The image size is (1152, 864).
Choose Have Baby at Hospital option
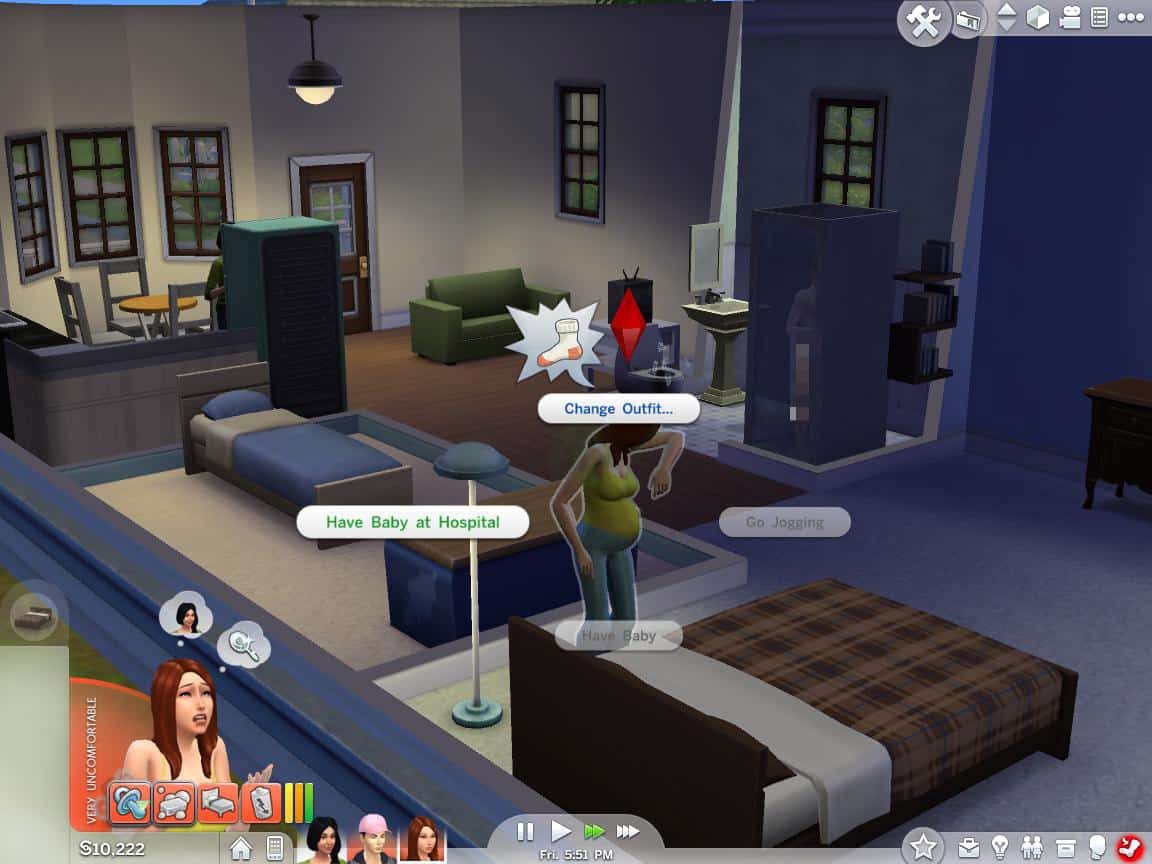click(412, 522)
